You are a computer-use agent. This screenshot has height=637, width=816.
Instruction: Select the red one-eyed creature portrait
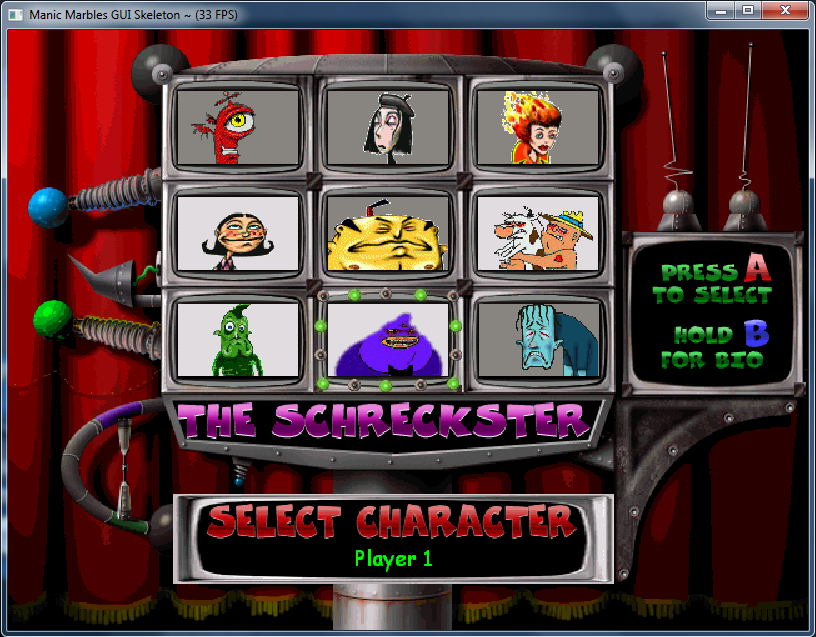tap(238, 127)
